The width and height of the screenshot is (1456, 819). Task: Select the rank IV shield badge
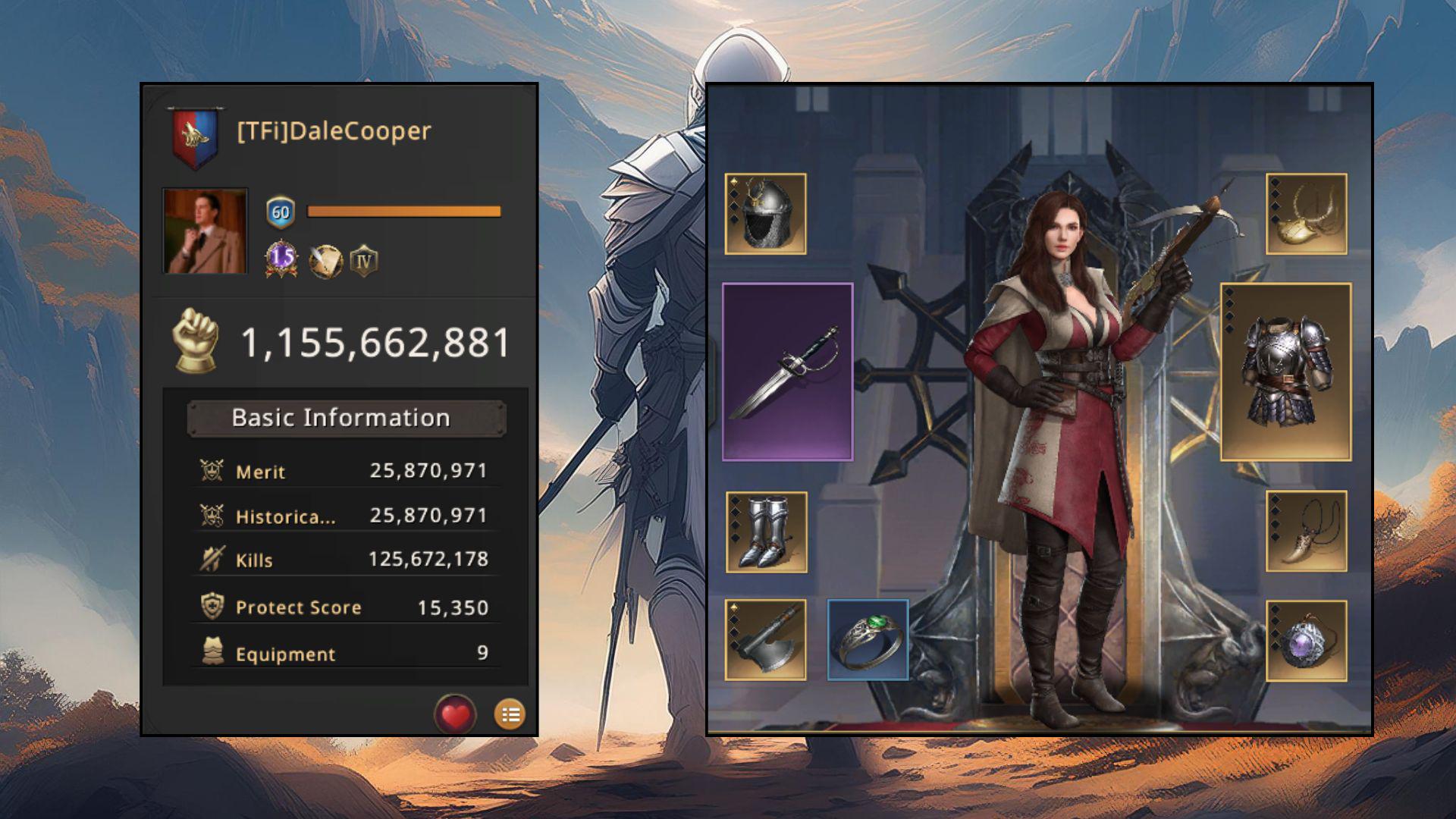[364, 261]
